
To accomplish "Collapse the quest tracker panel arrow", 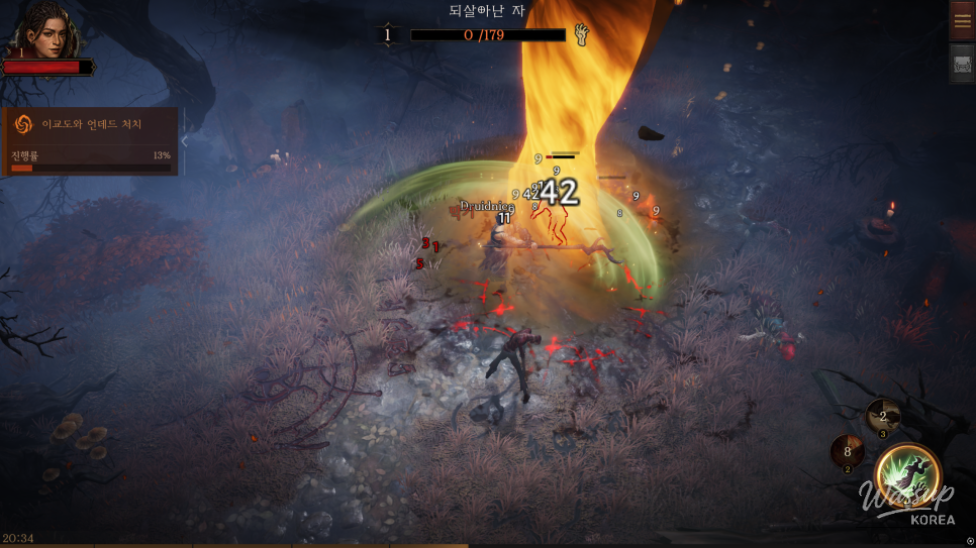I will point(184,141).
